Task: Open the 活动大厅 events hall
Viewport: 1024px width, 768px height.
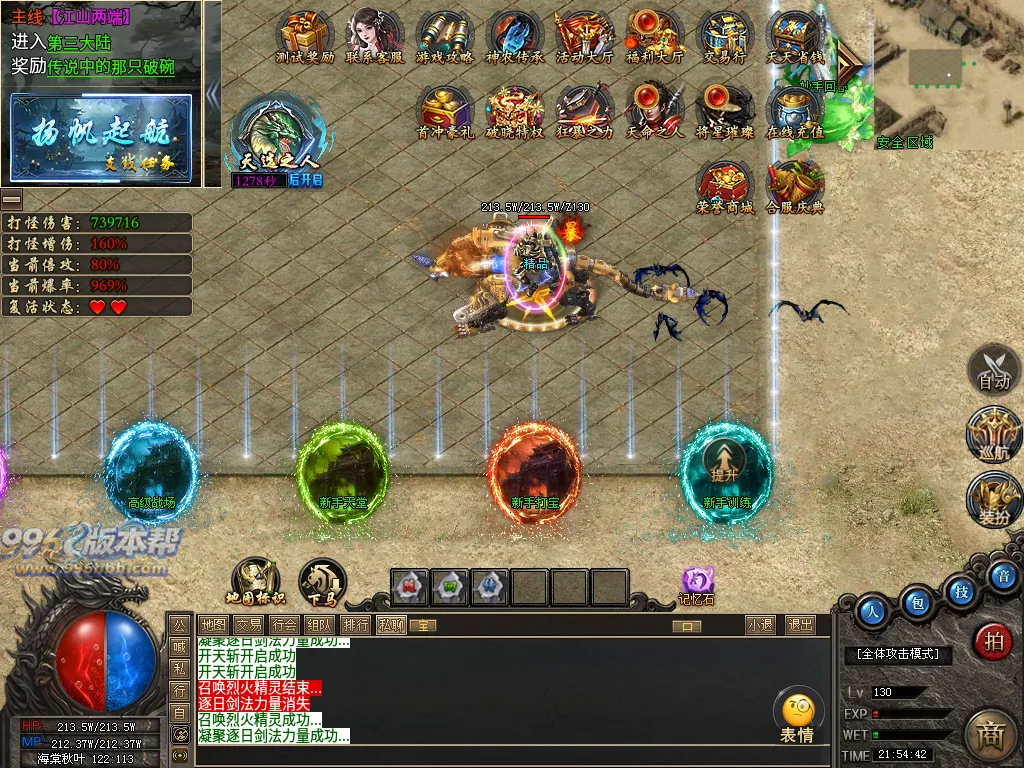Action: click(584, 35)
